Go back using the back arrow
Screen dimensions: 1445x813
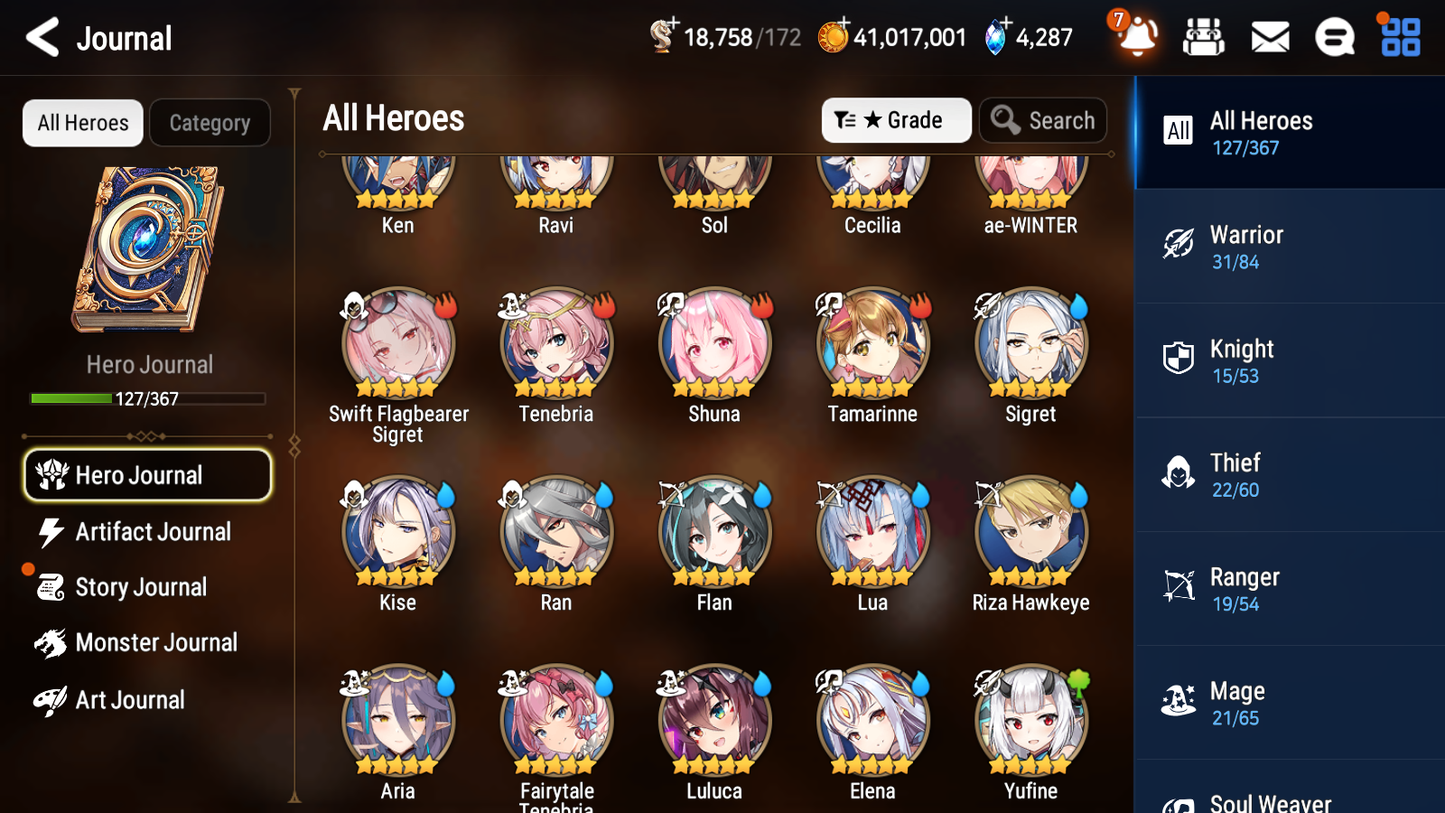pyautogui.click(x=42, y=37)
